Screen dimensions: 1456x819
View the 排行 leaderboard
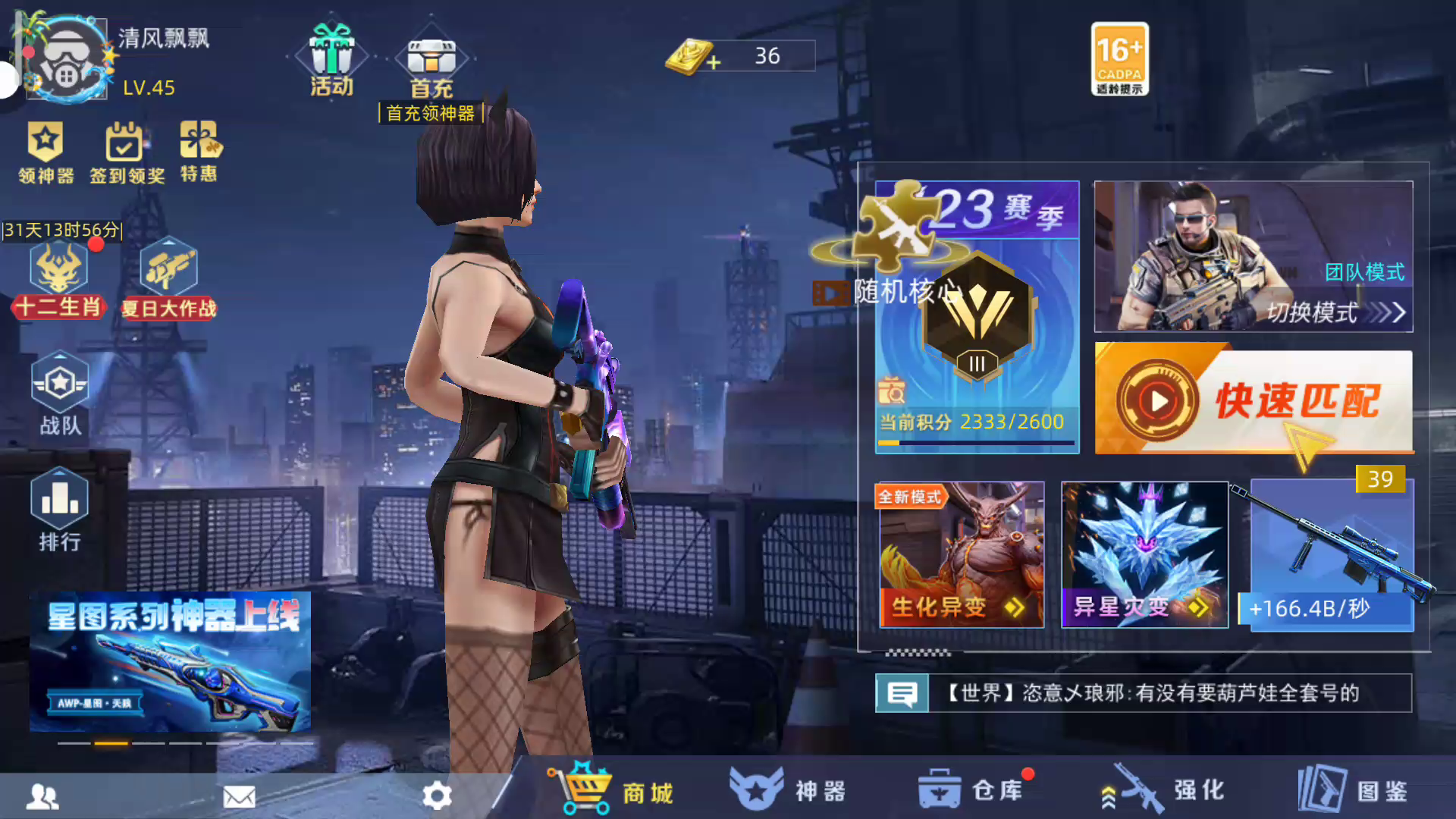[60, 510]
